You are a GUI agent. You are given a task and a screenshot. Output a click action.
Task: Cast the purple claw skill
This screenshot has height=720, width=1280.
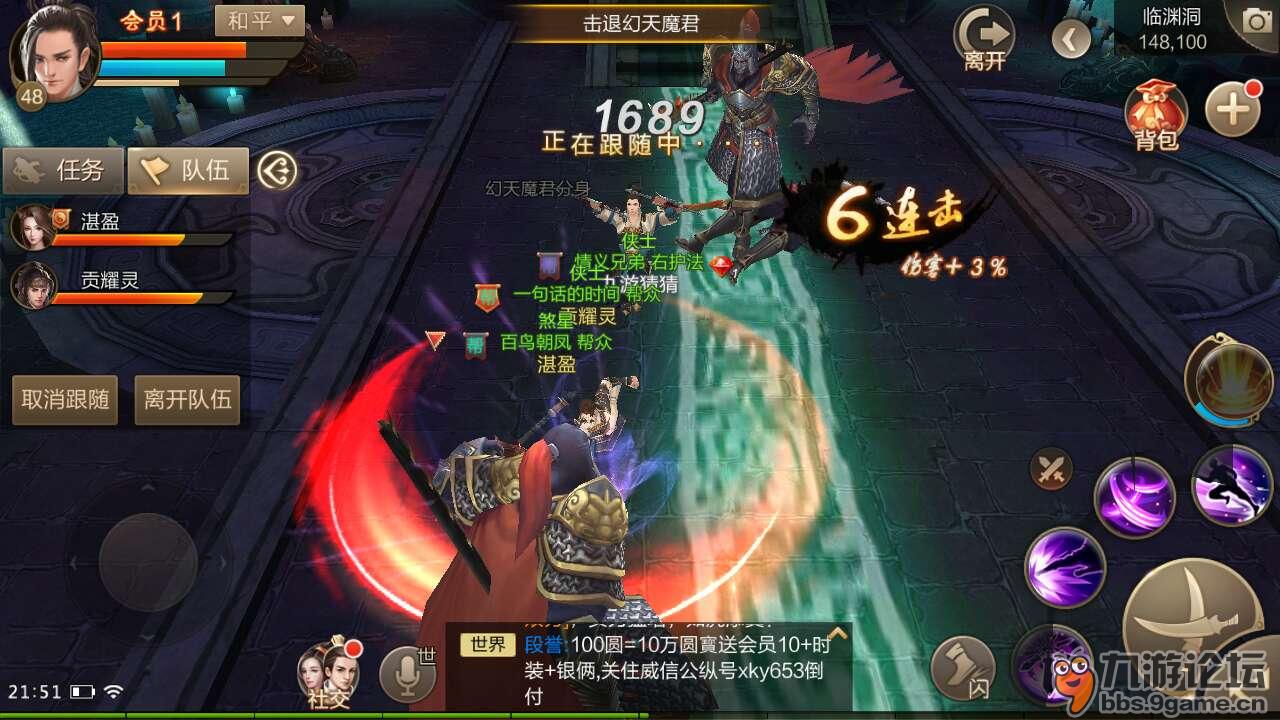pos(1137,497)
